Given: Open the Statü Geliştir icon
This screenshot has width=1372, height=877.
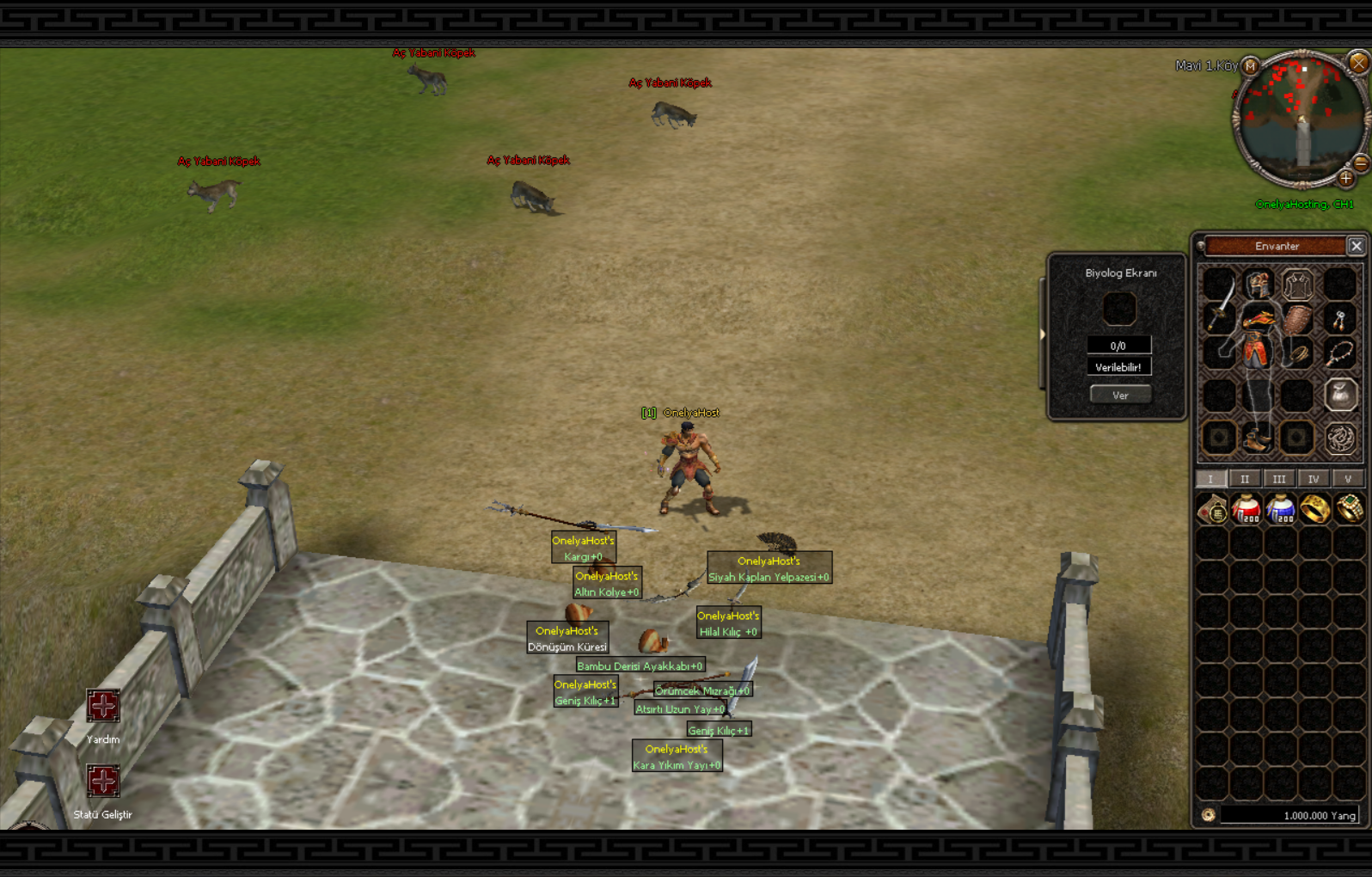Looking at the screenshot, I should (x=102, y=780).
